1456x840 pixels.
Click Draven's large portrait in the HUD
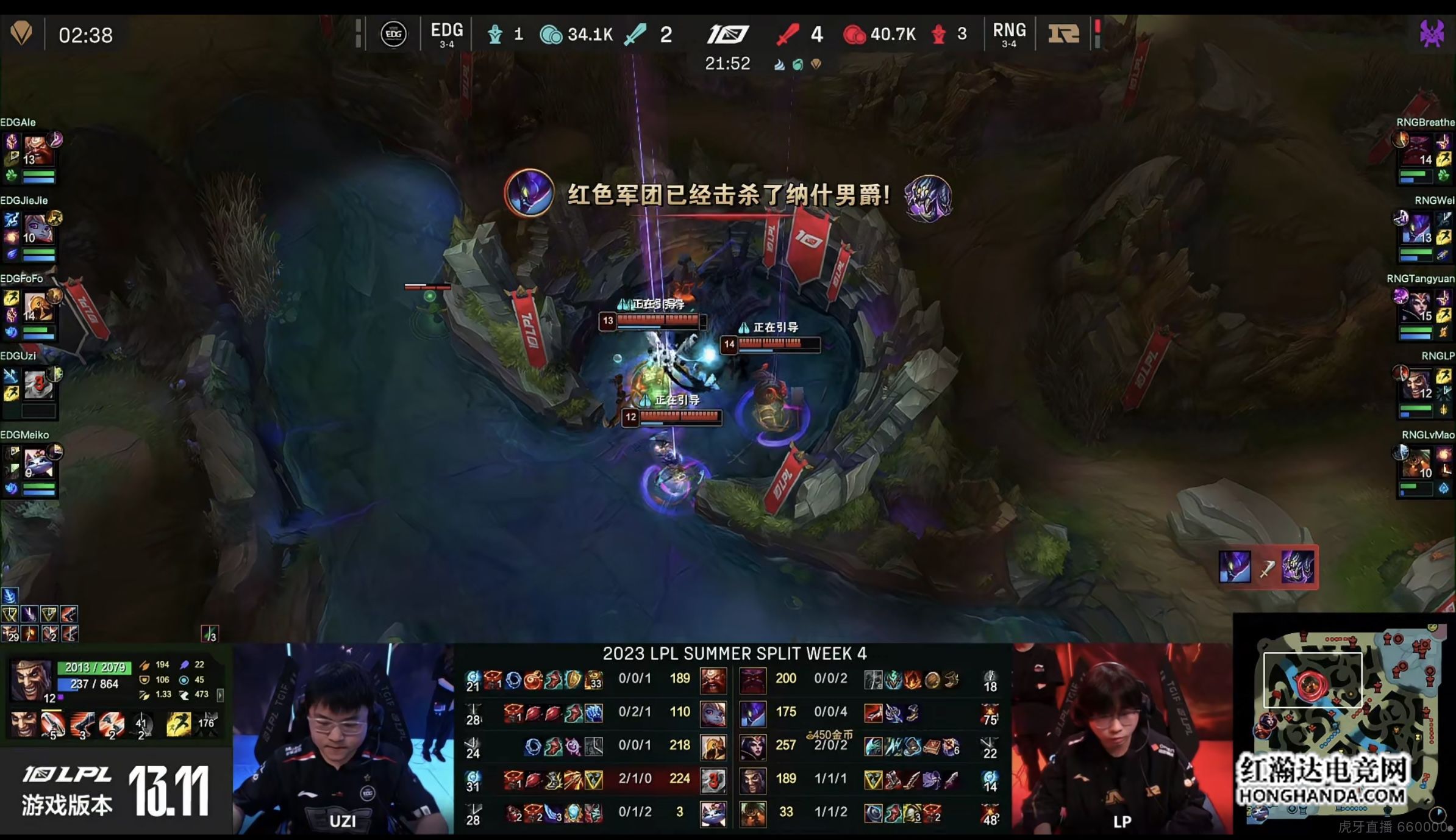pos(30,679)
